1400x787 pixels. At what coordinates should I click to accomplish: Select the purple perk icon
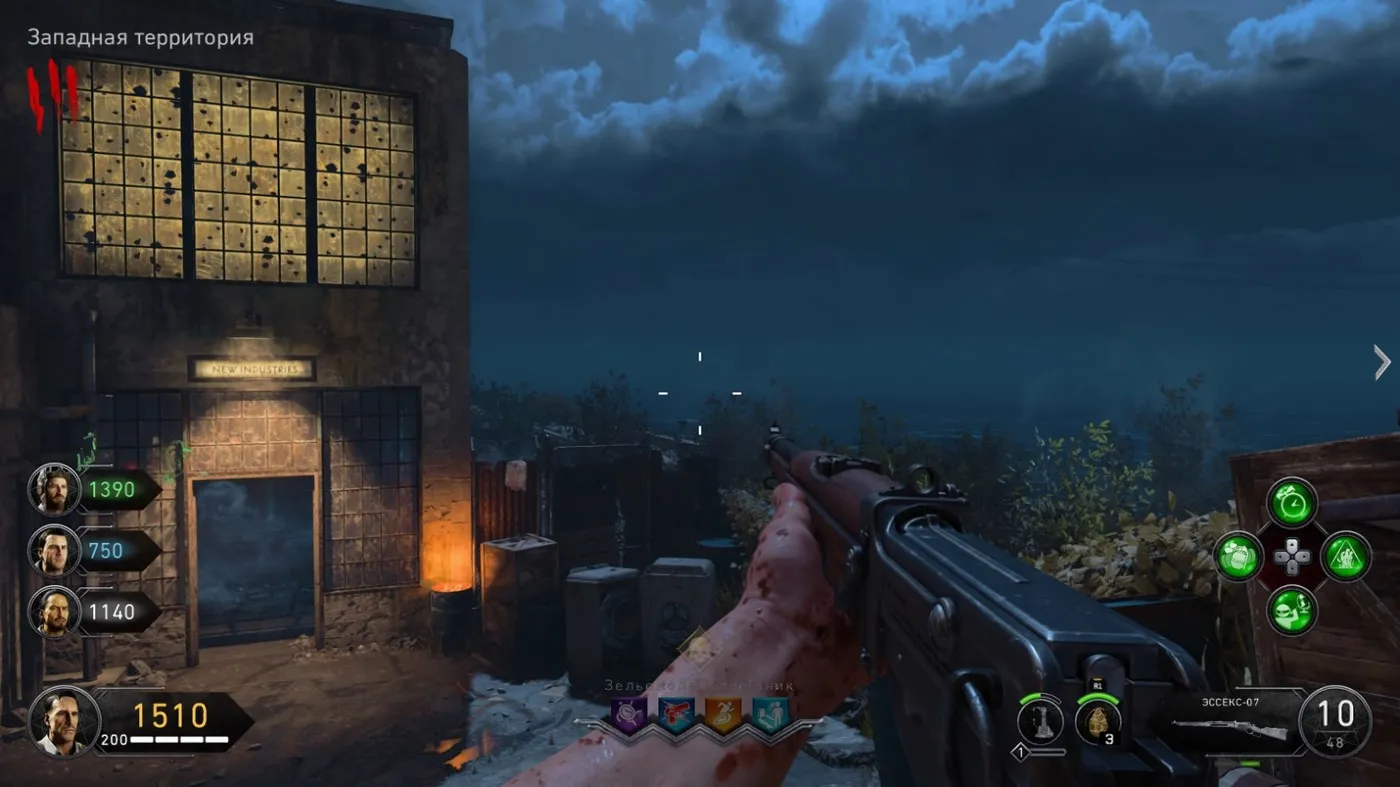tap(629, 713)
